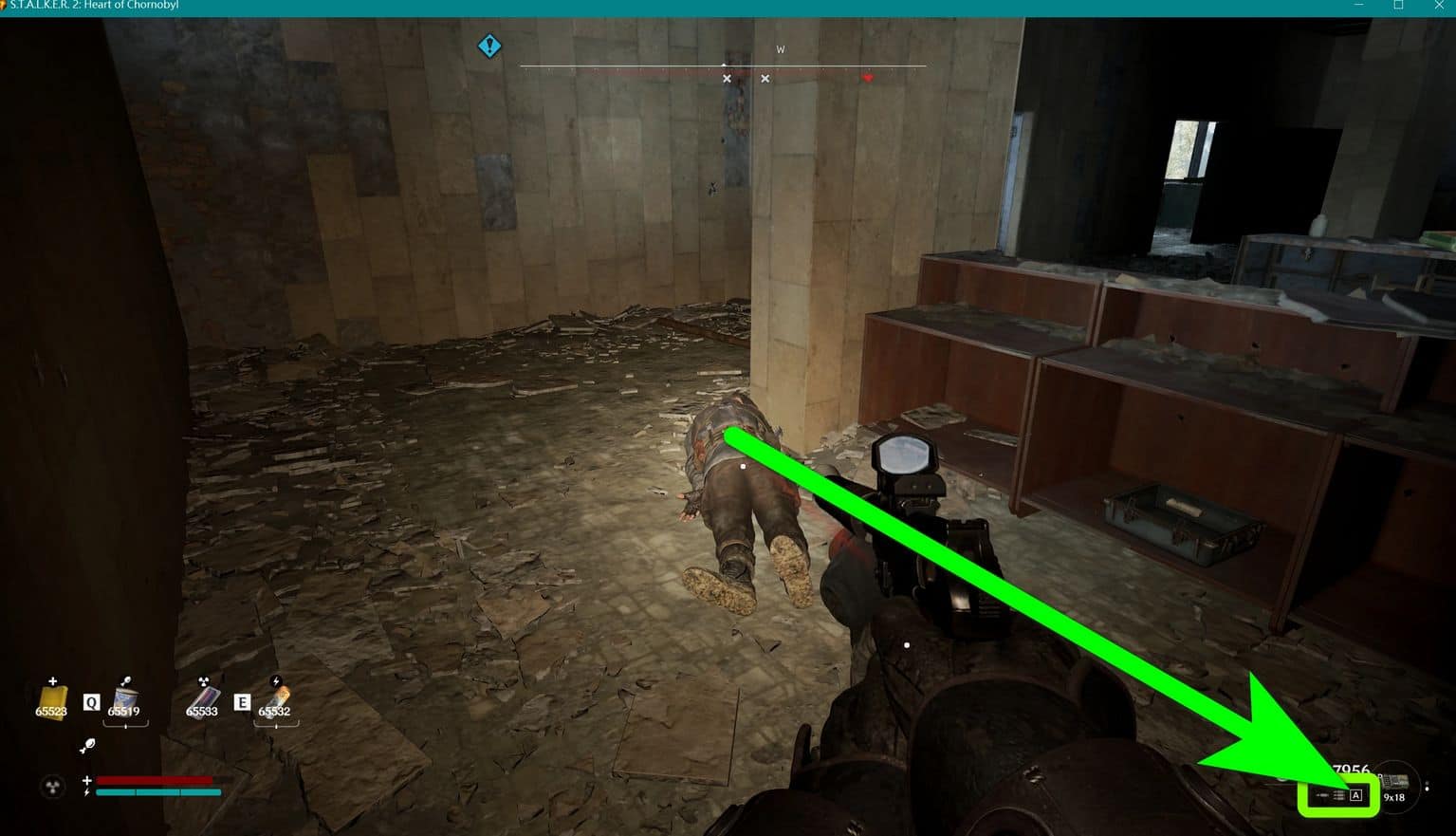The height and width of the screenshot is (836, 1456).
Task: Click the blue exclamation quest marker
Action: [x=488, y=46]
